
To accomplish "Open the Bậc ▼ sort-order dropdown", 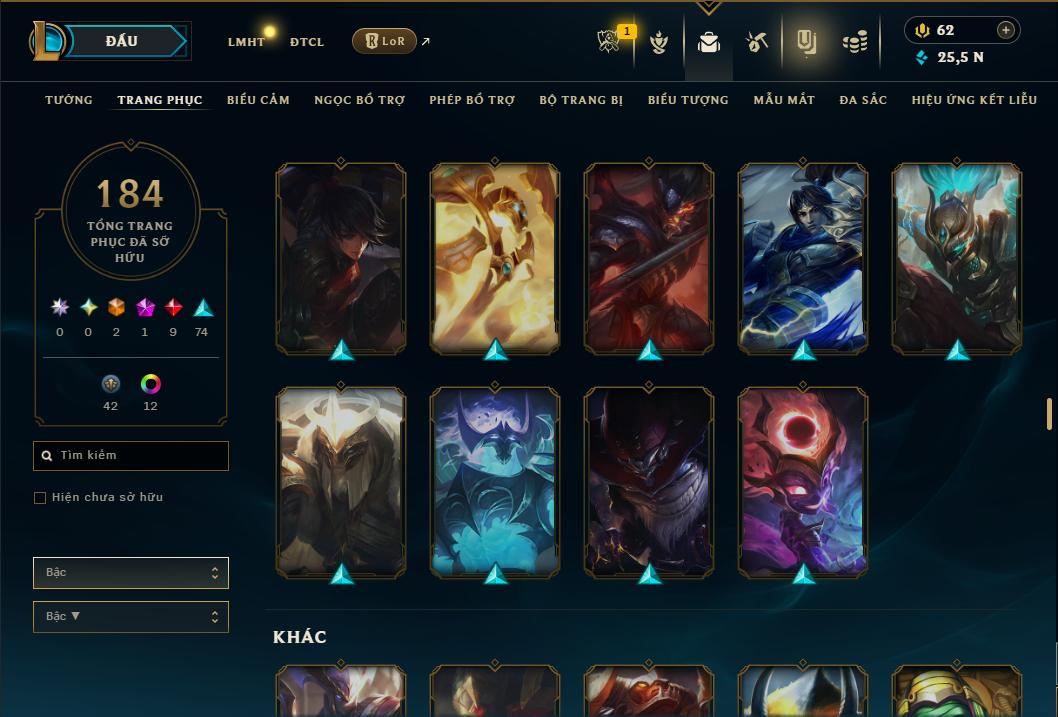I will (x=131, y=617).
